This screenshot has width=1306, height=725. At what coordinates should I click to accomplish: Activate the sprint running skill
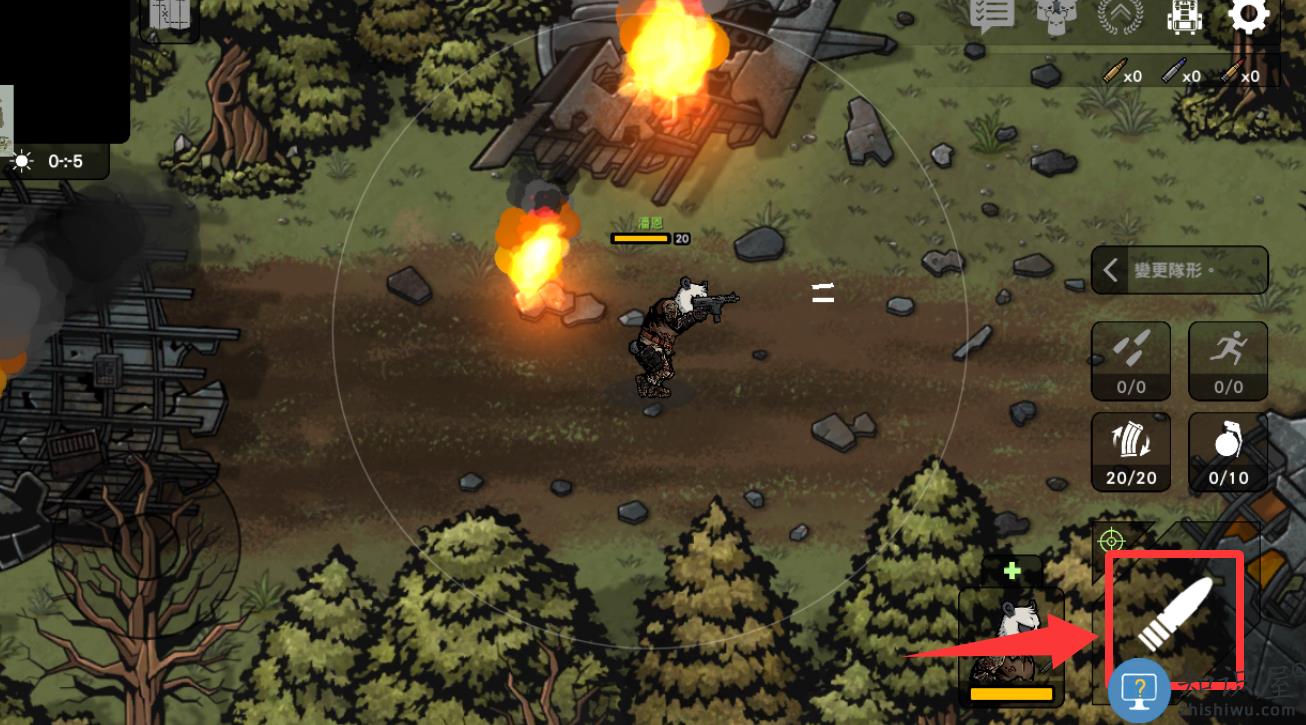[x=1228, y=360]
